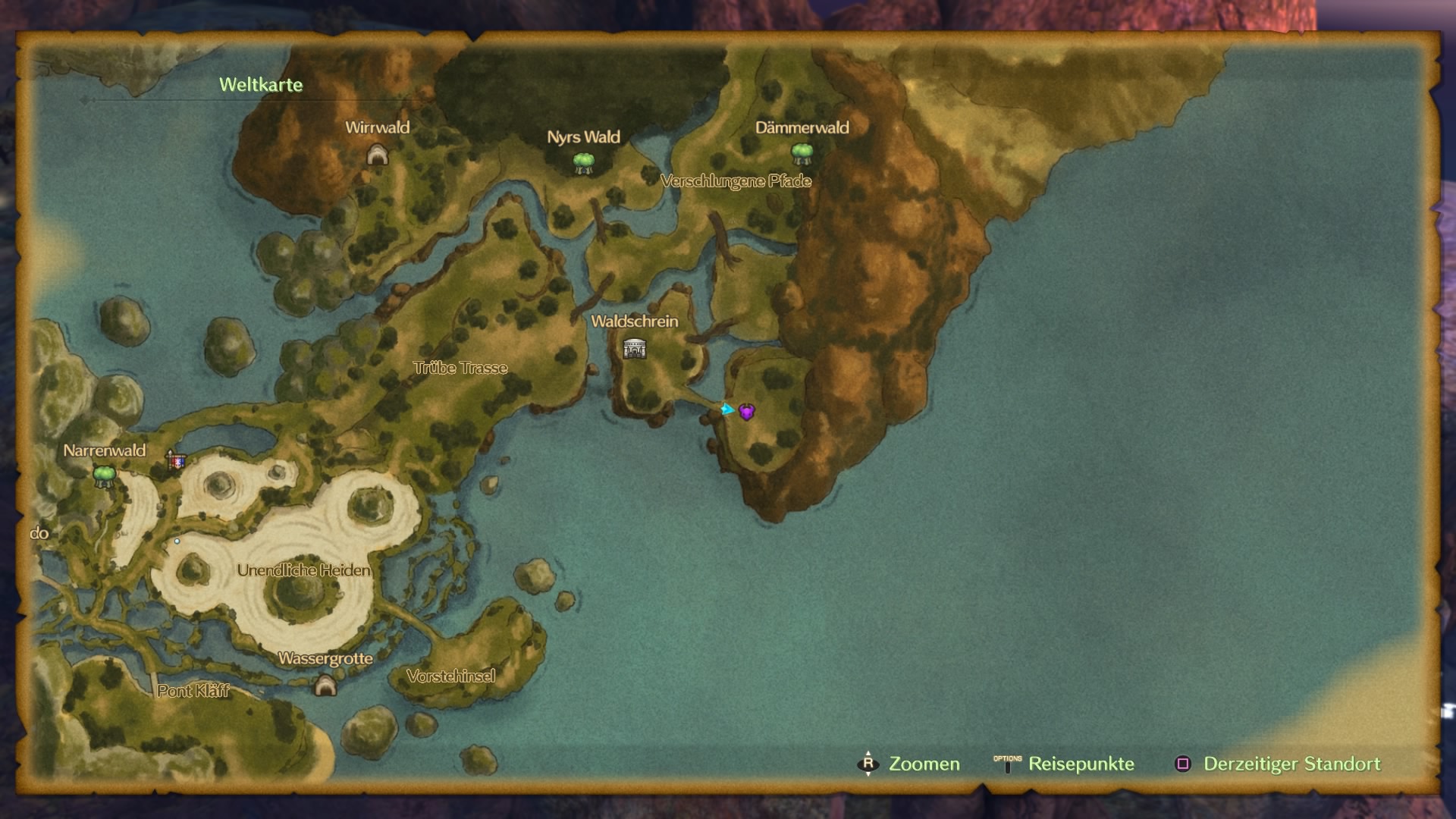Viewport: 1456px width, 819px height.
Task: Choose the Nyrs Wald tree marker
Action: point(583,163)
